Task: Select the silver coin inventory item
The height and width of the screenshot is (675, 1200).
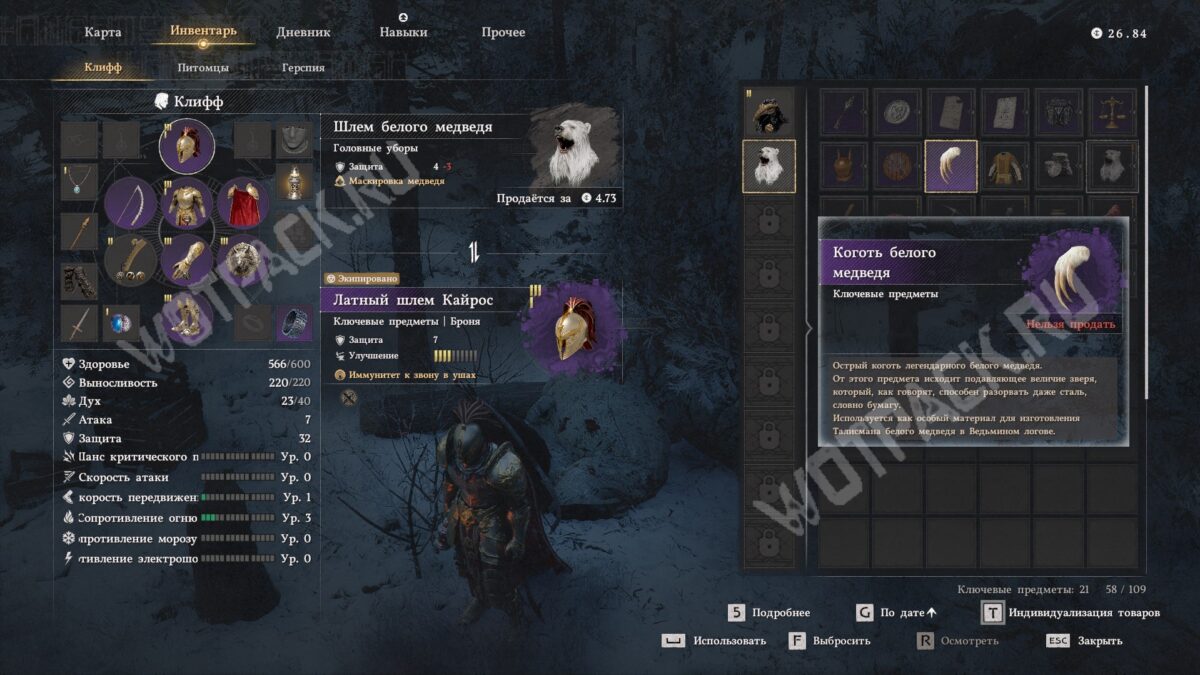Action: click(898, 112)
